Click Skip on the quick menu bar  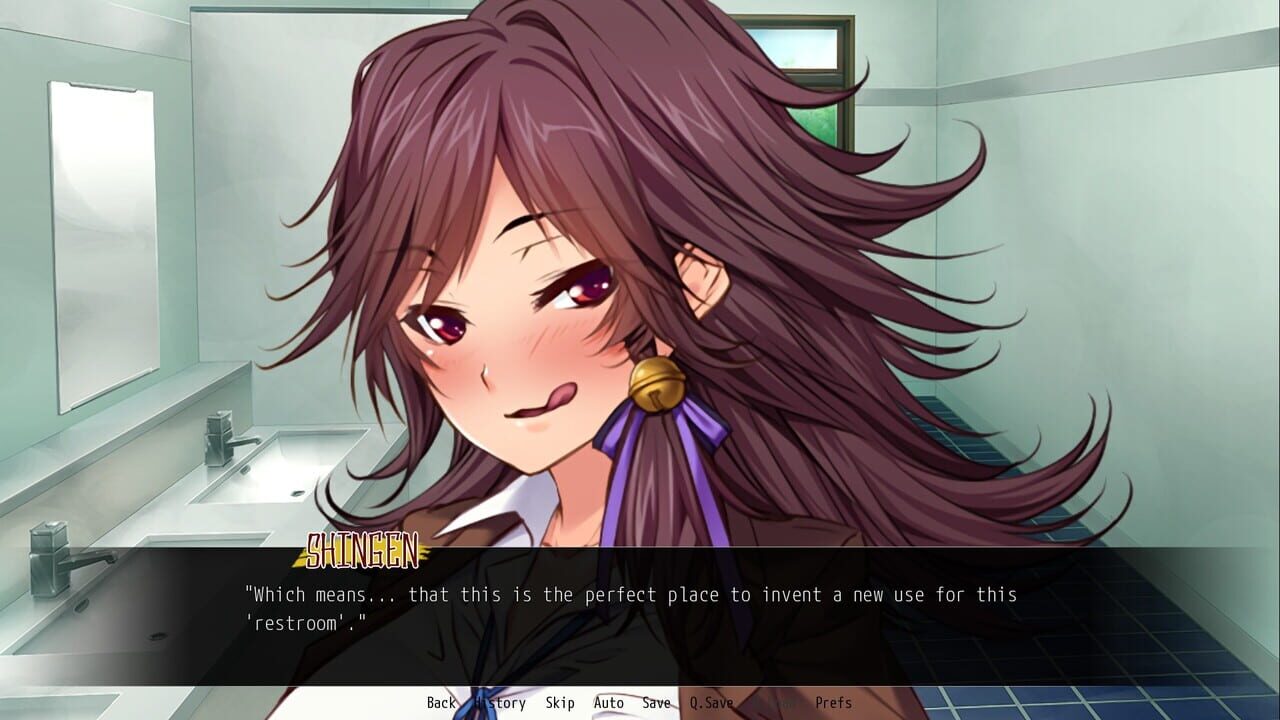560,703
